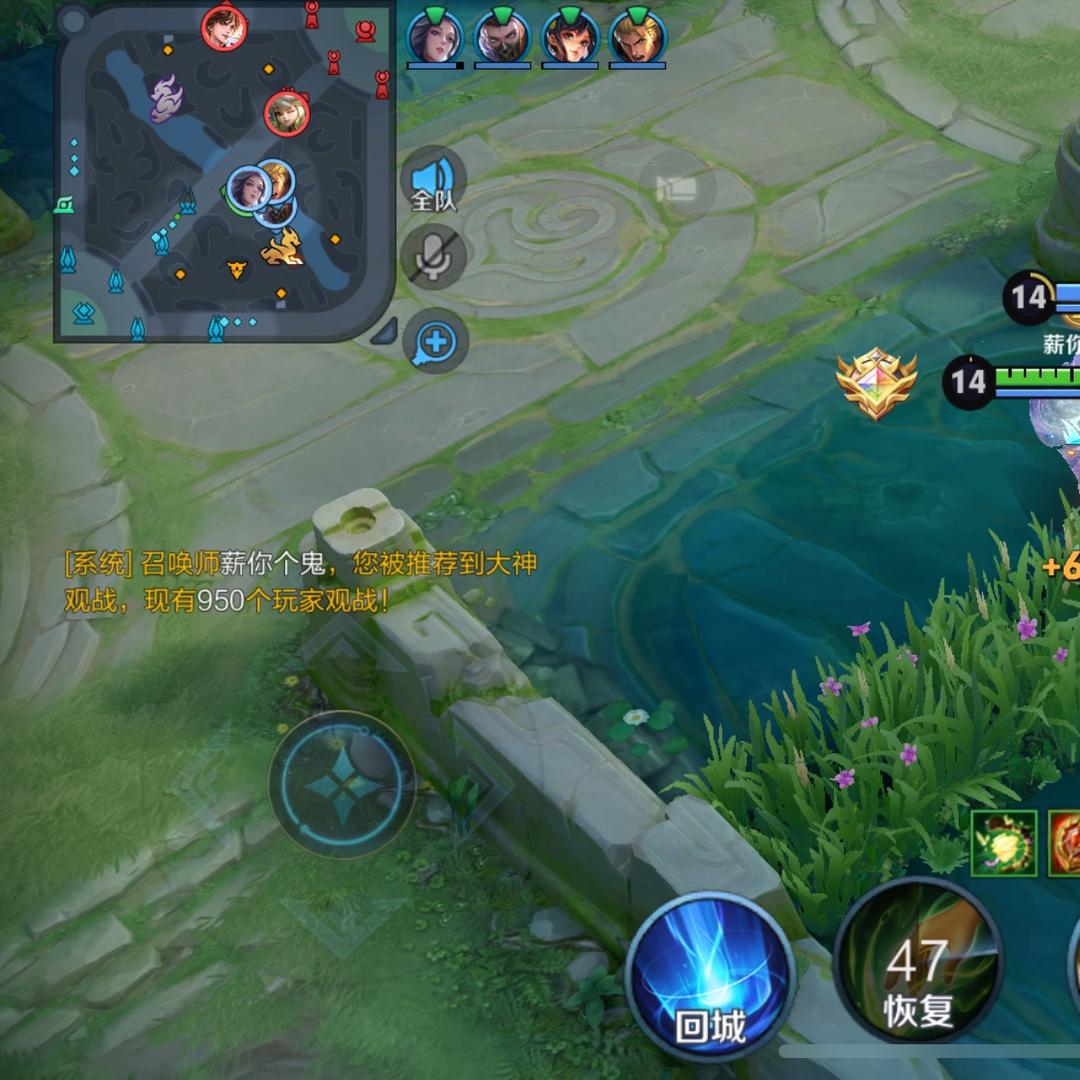
Task: Tap the 回城 recall button
Action: pyautogui.click(x=710, y=975)
